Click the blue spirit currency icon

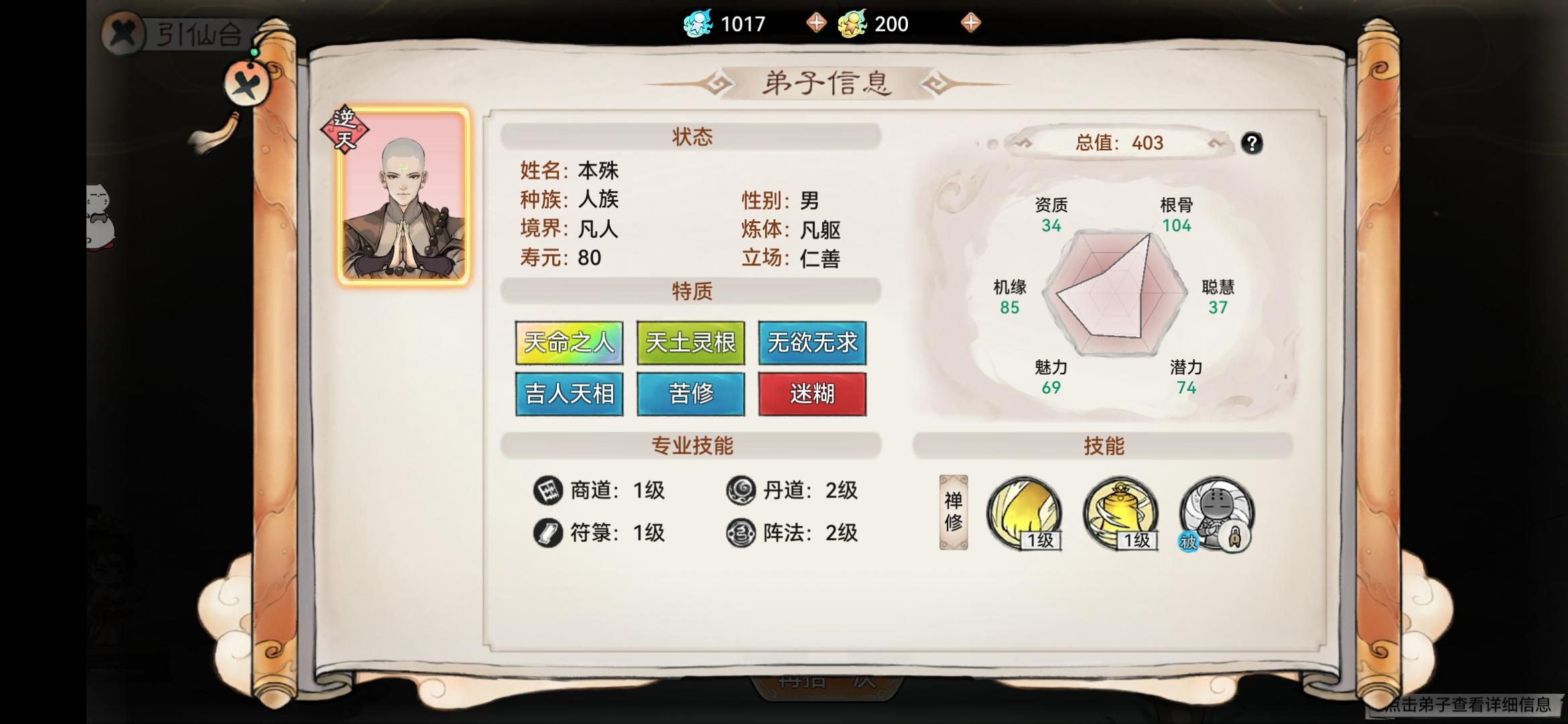coord(698,22)
